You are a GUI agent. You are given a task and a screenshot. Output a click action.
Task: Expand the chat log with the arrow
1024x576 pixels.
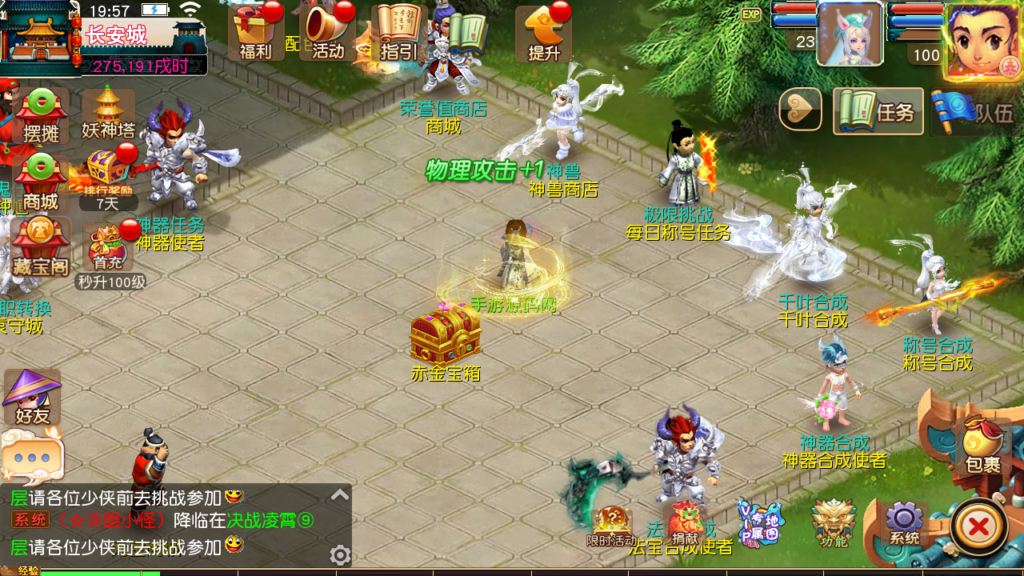(x=340, y=495)
